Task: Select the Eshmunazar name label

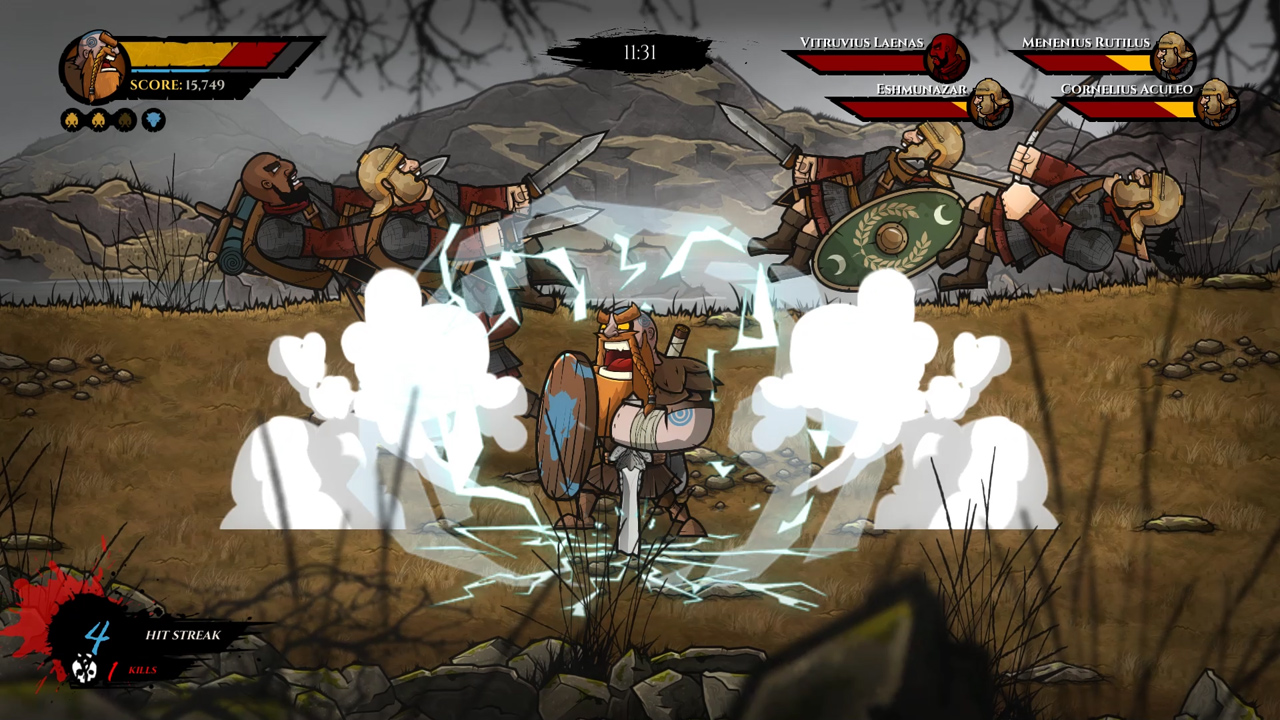Action: coord(921,90)
